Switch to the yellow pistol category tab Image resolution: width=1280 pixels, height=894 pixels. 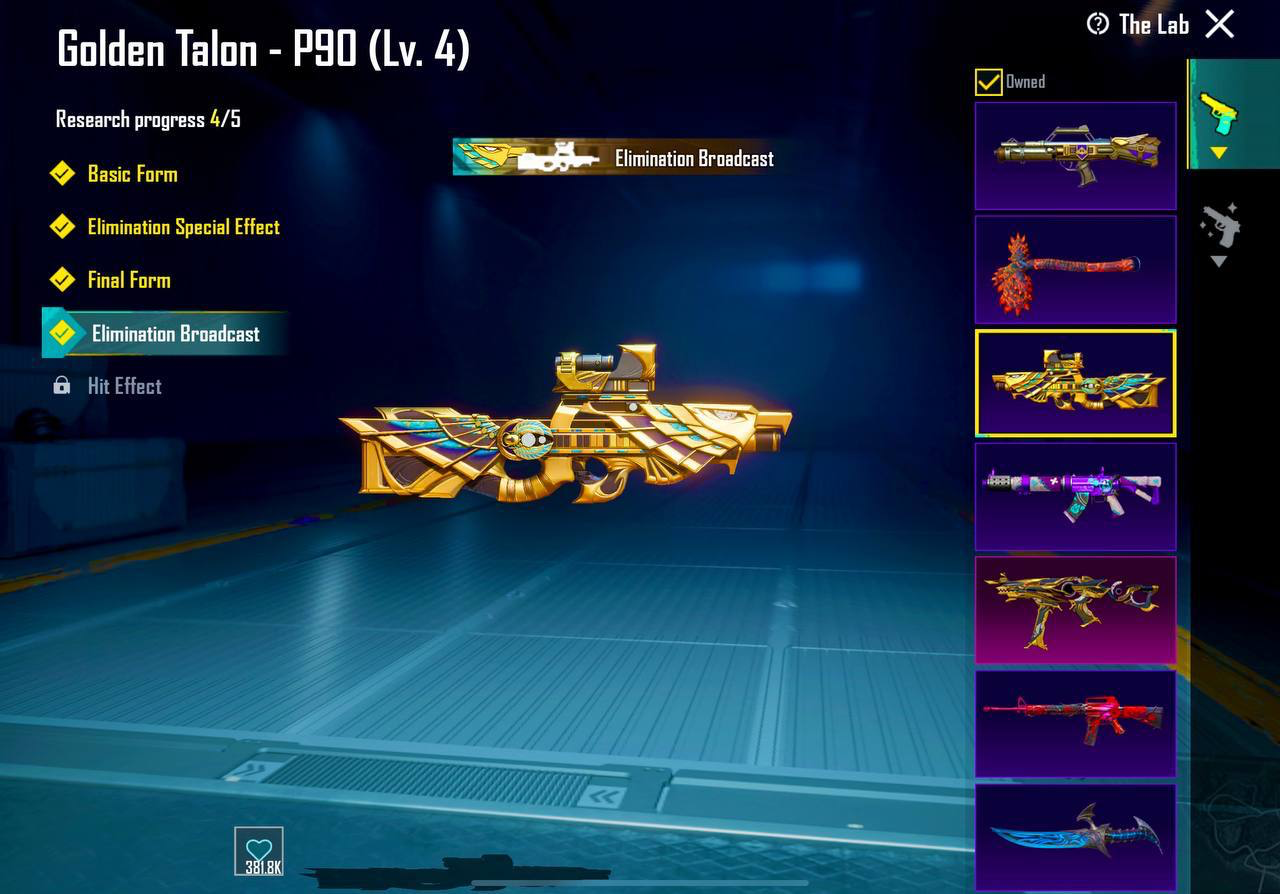tap(1219, 117)
